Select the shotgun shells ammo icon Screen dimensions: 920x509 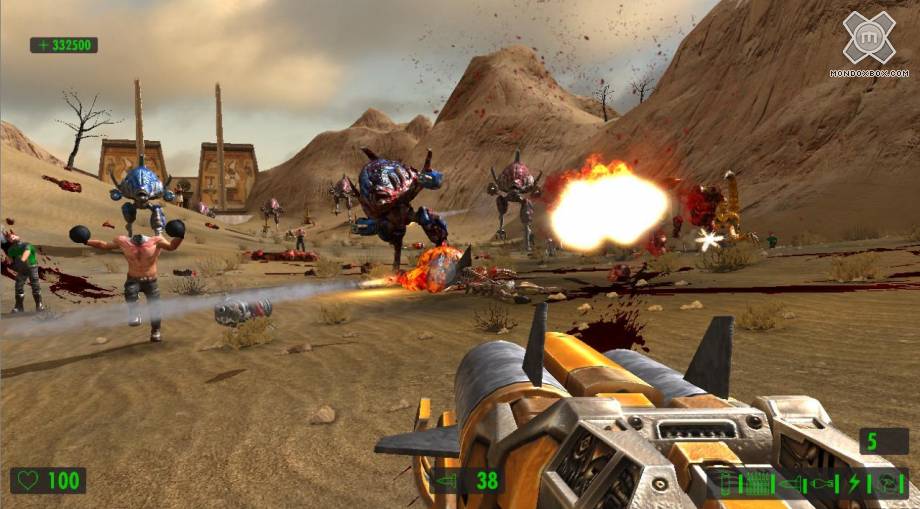tap(725, 484)
